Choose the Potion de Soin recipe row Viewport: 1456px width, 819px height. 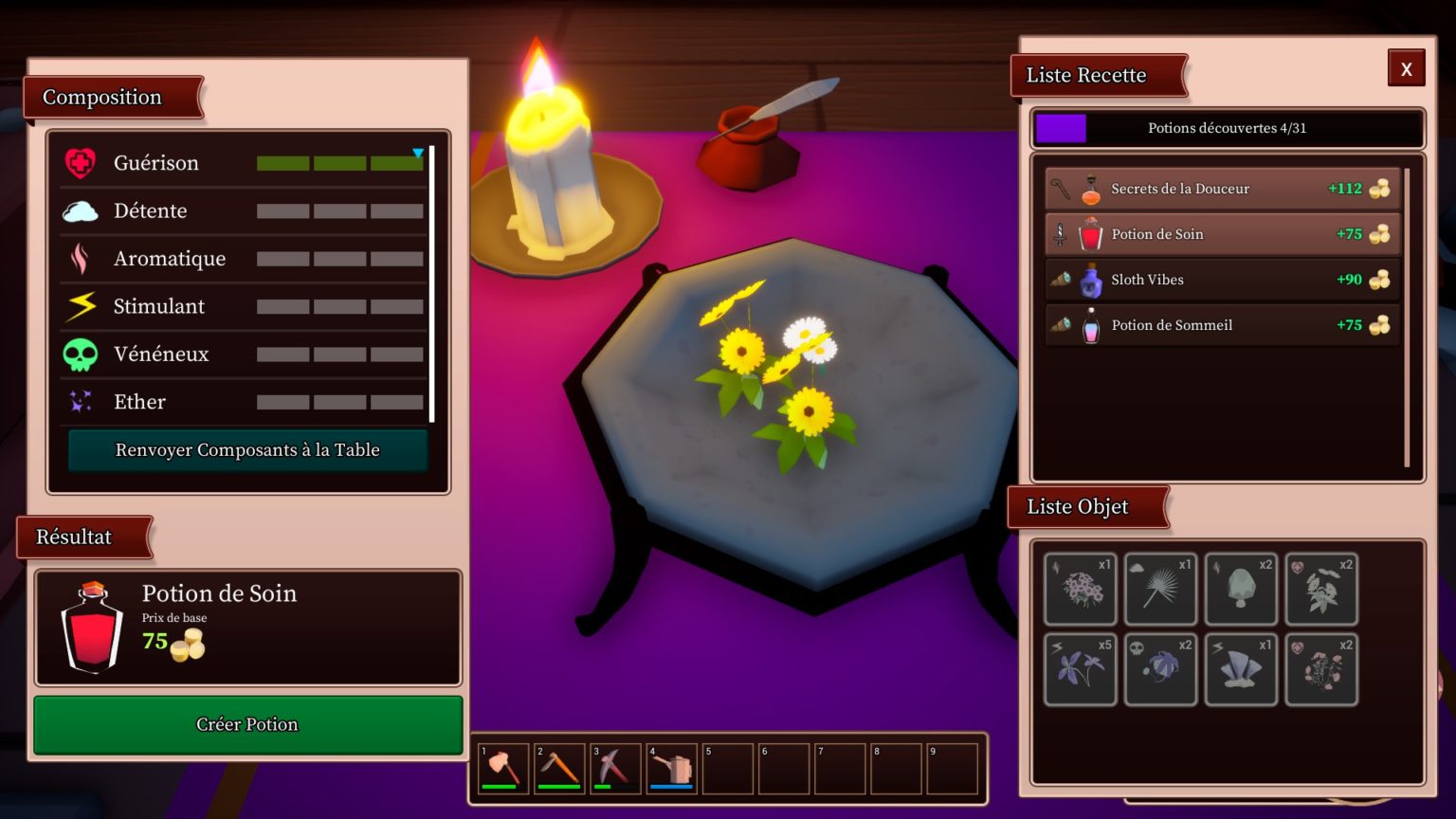pos(1221,234)
